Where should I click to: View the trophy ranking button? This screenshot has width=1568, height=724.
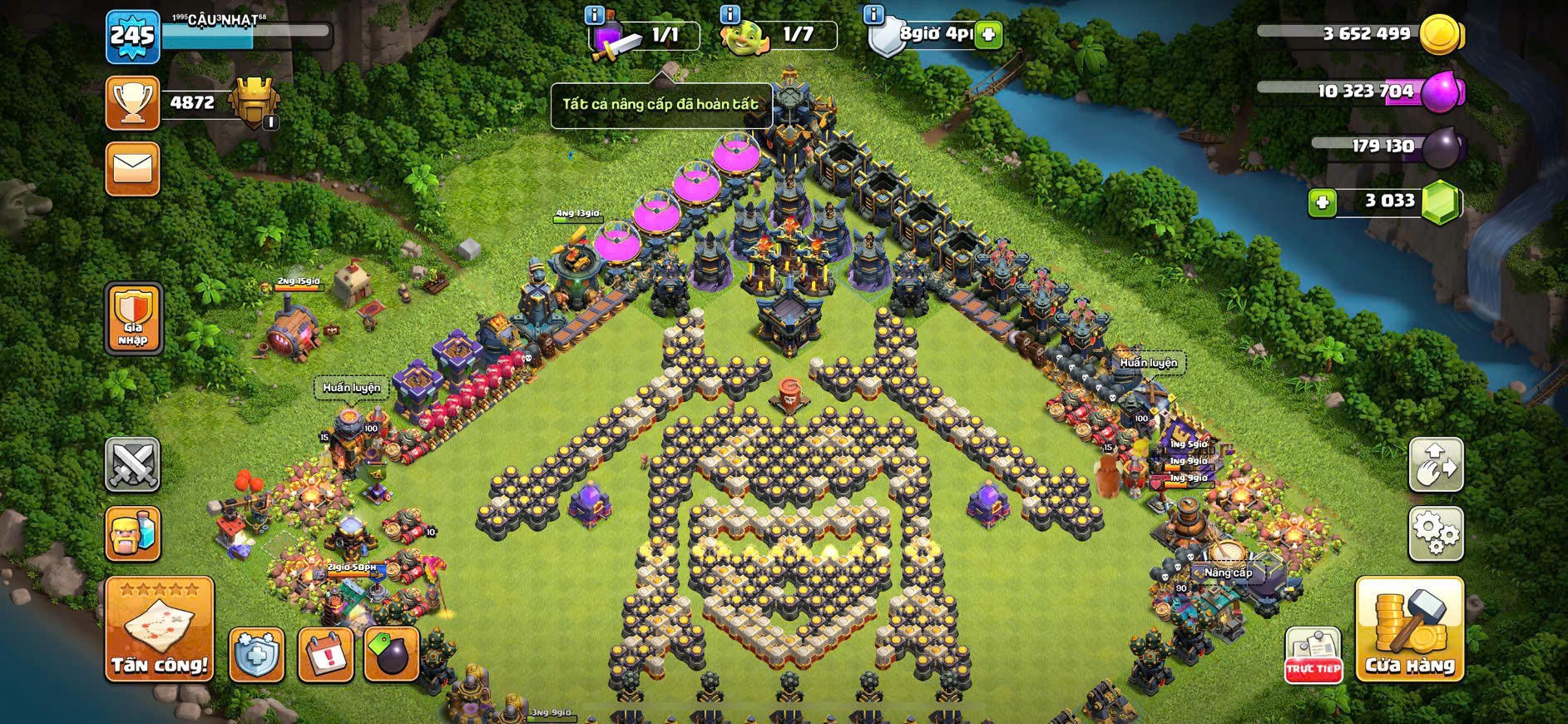click(x=132, y=103)
